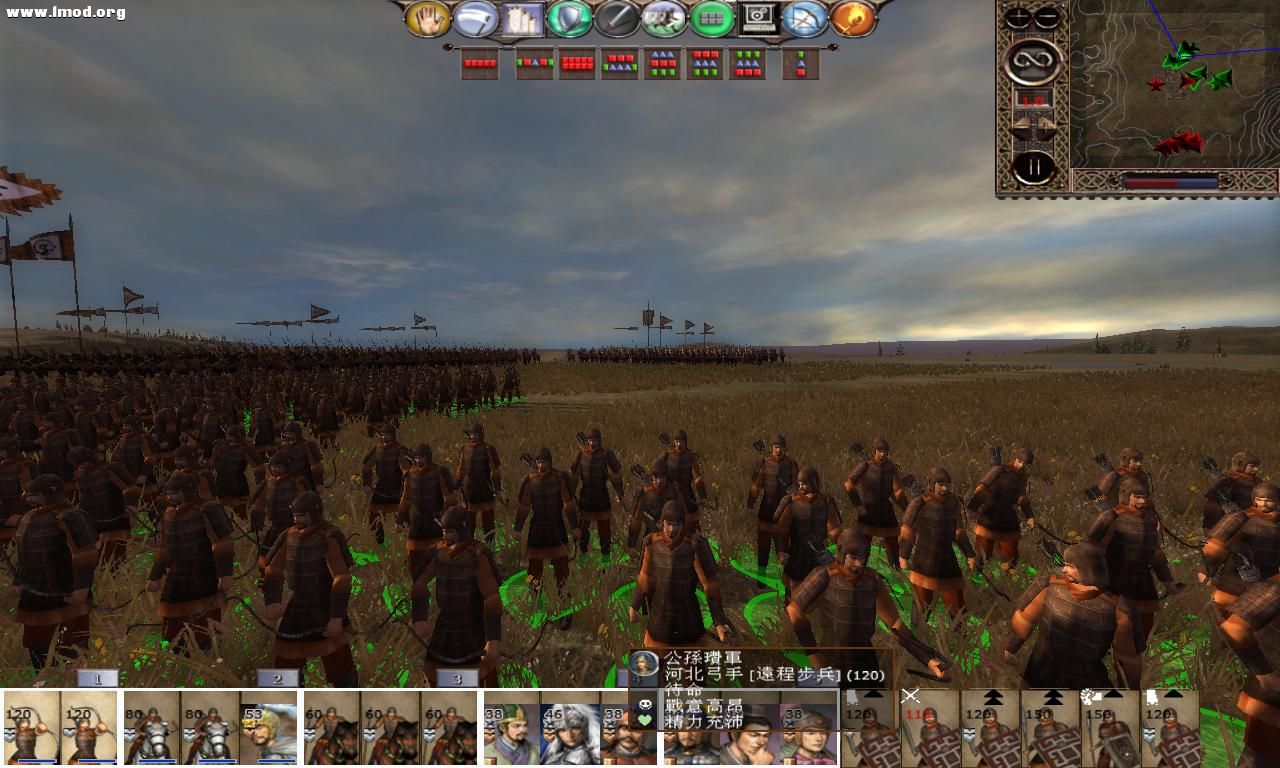Click the battle camera mode icon
This screenshot has width=1280, height=768.
point(758,18)
